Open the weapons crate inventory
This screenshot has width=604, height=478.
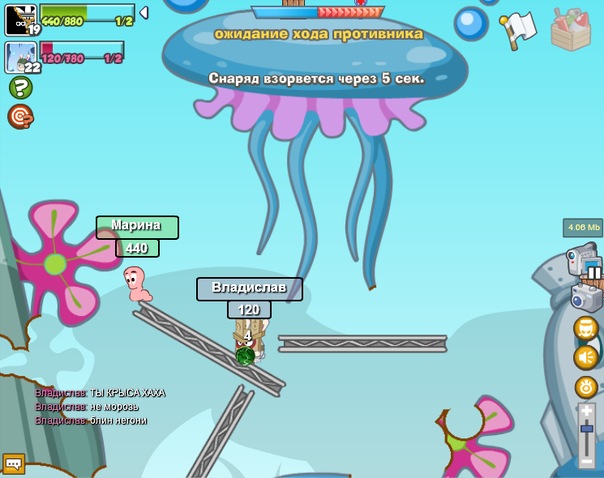pos(572,28)
